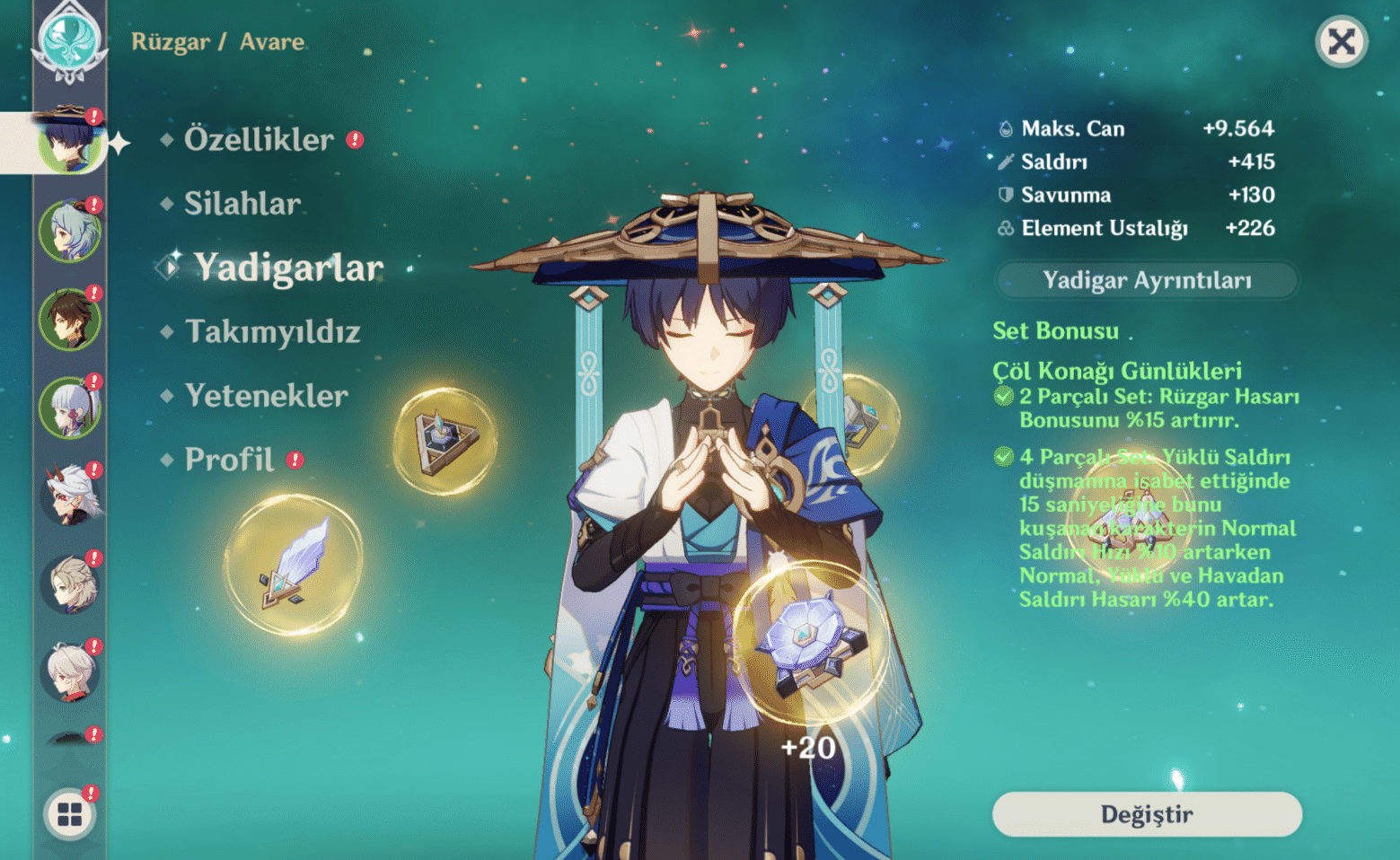Switch to the Silahlar section
This screenshot has width=1400, height=860.
point(241,204)
